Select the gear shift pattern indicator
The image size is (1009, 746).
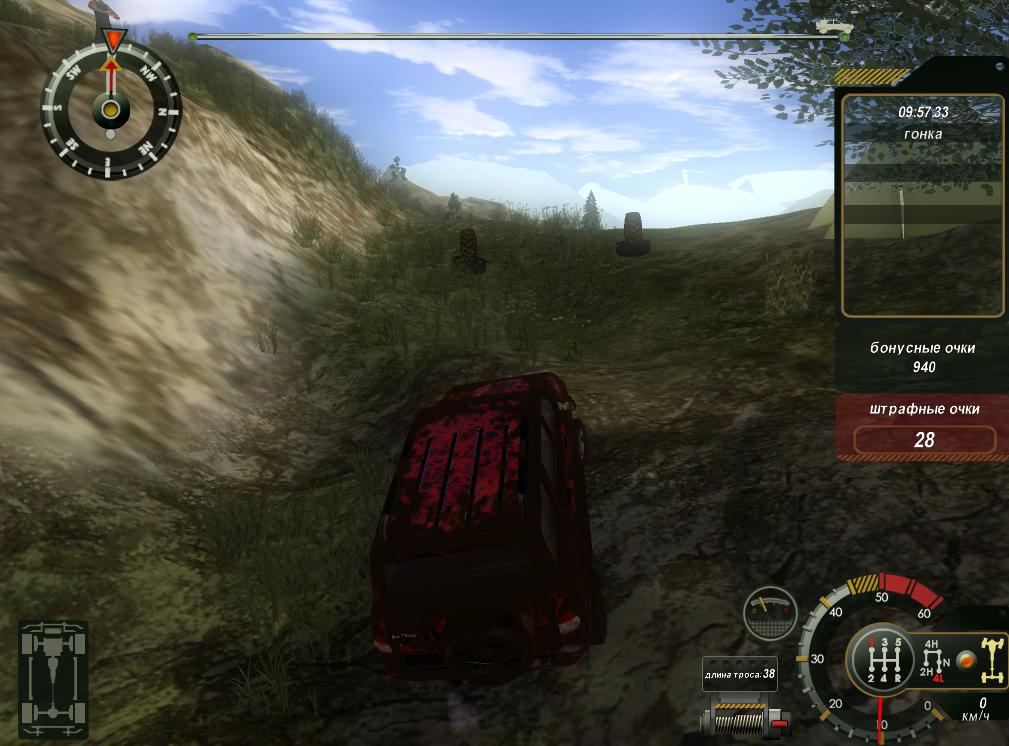tap(883, 660)
